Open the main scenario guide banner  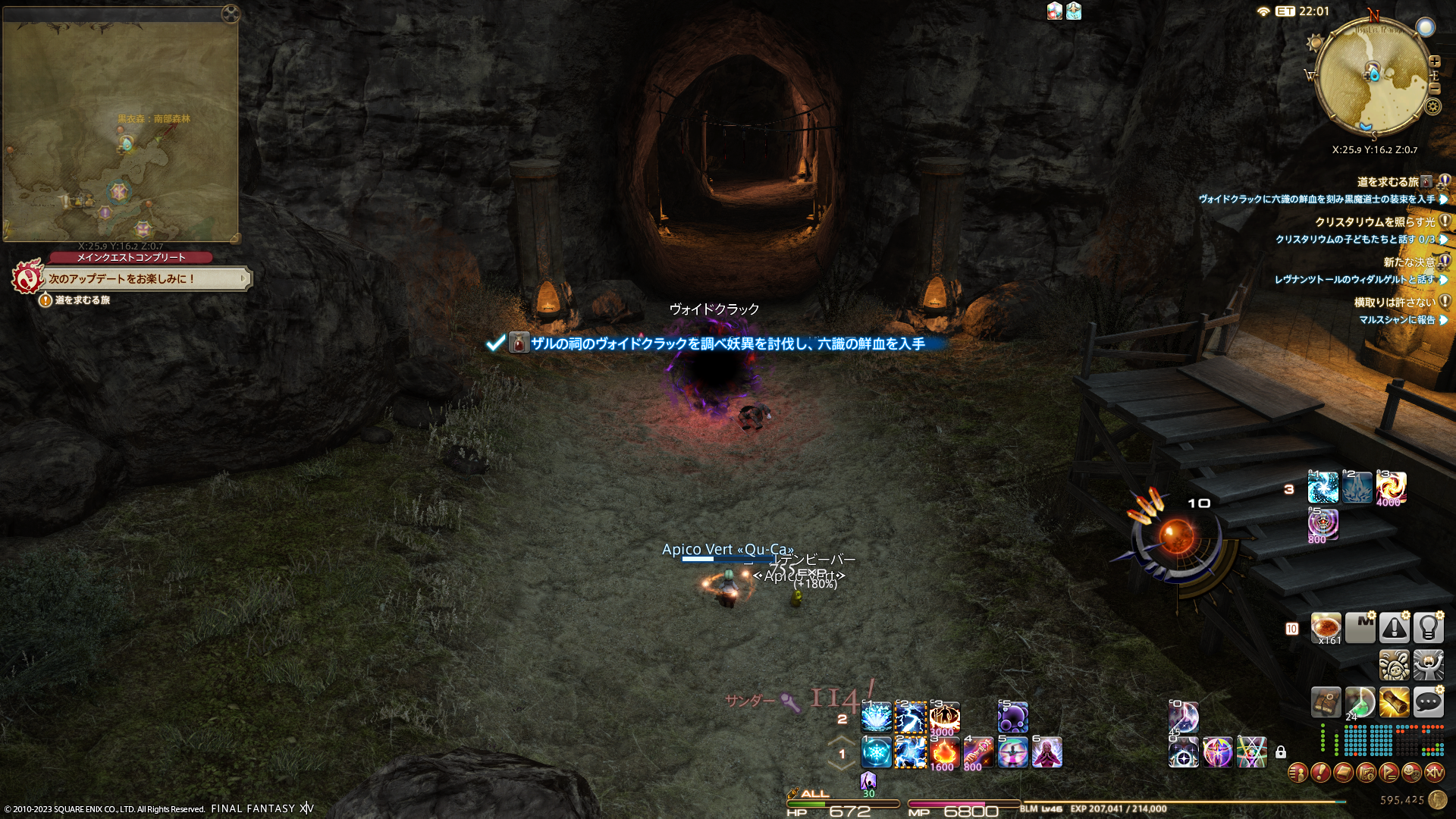144,278
